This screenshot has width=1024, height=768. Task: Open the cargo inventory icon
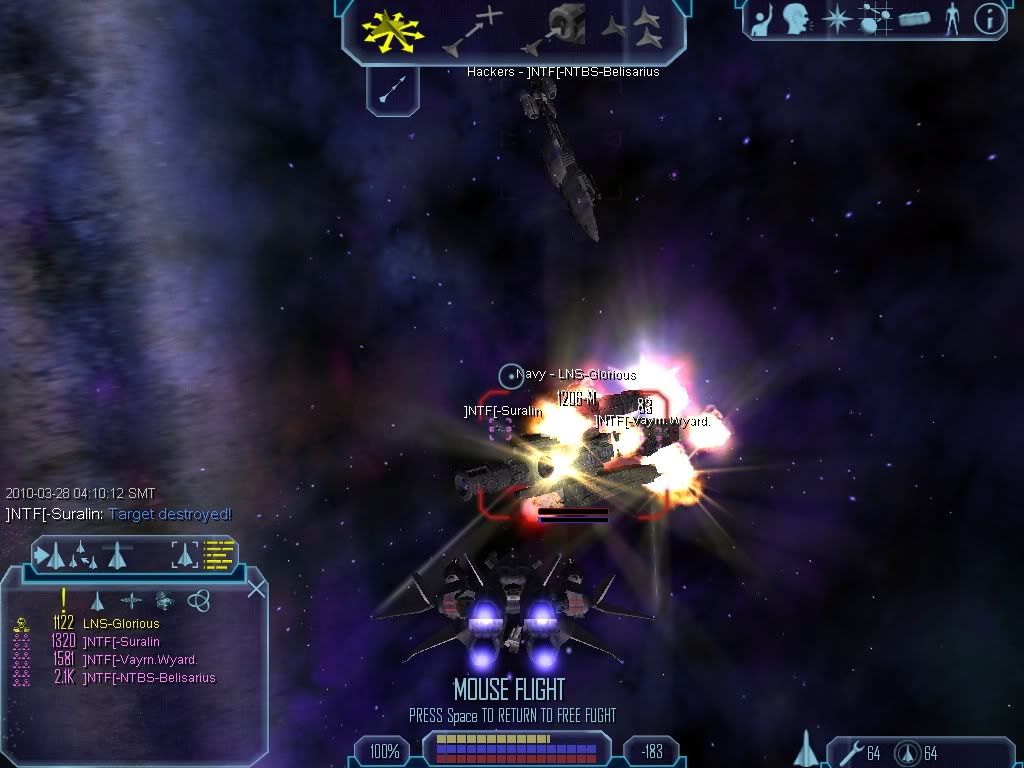(915, 19)
